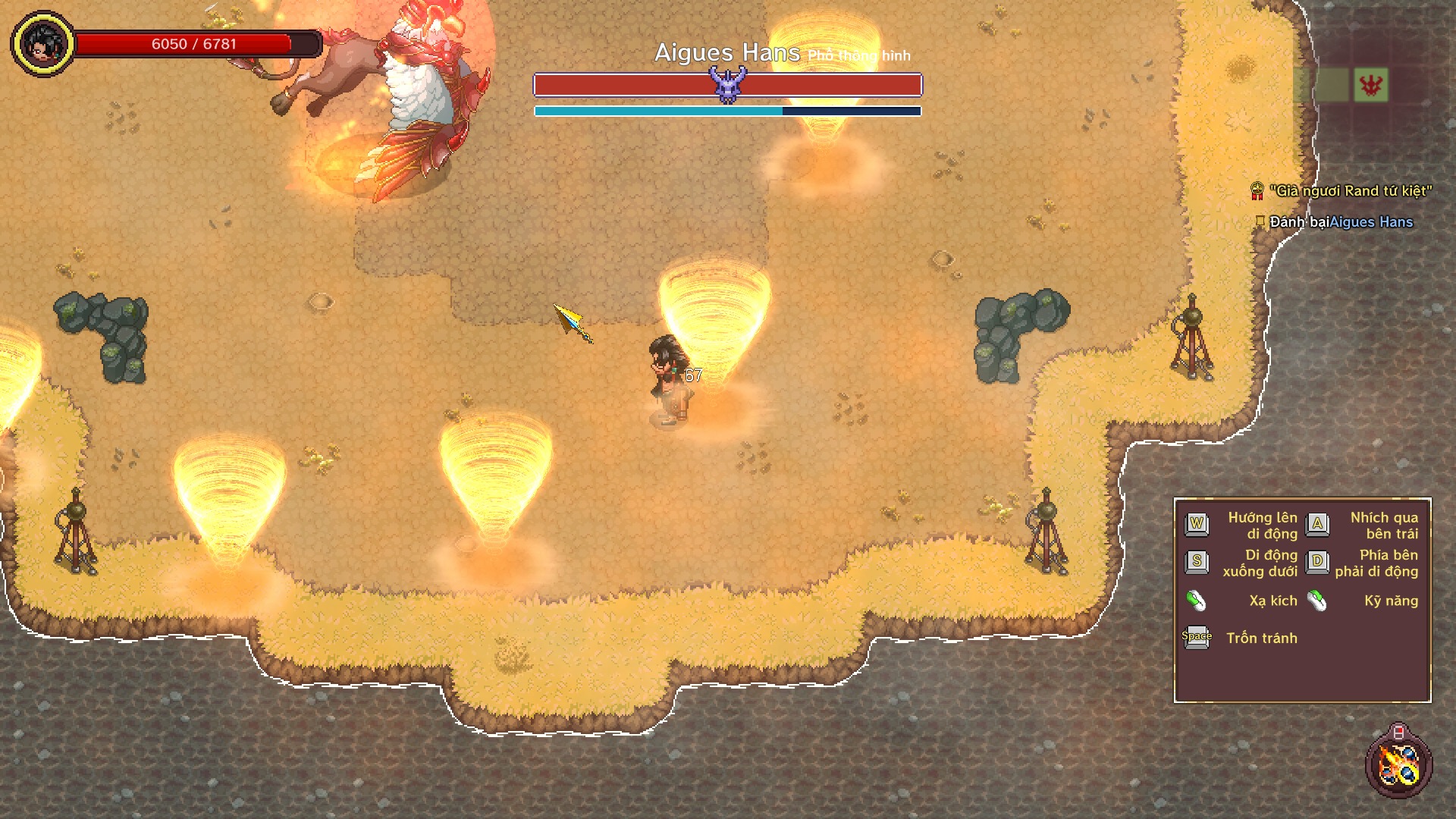
Task: Select the D key icon for moving right
Action: 1319,561
